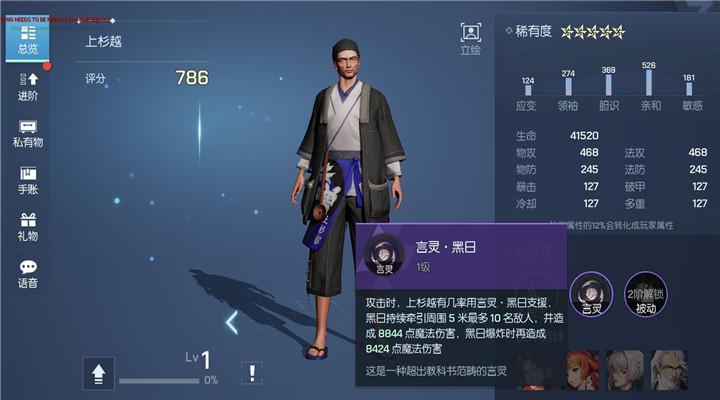
Task: Open the 私有物 belongings tab
Action: 28,134
